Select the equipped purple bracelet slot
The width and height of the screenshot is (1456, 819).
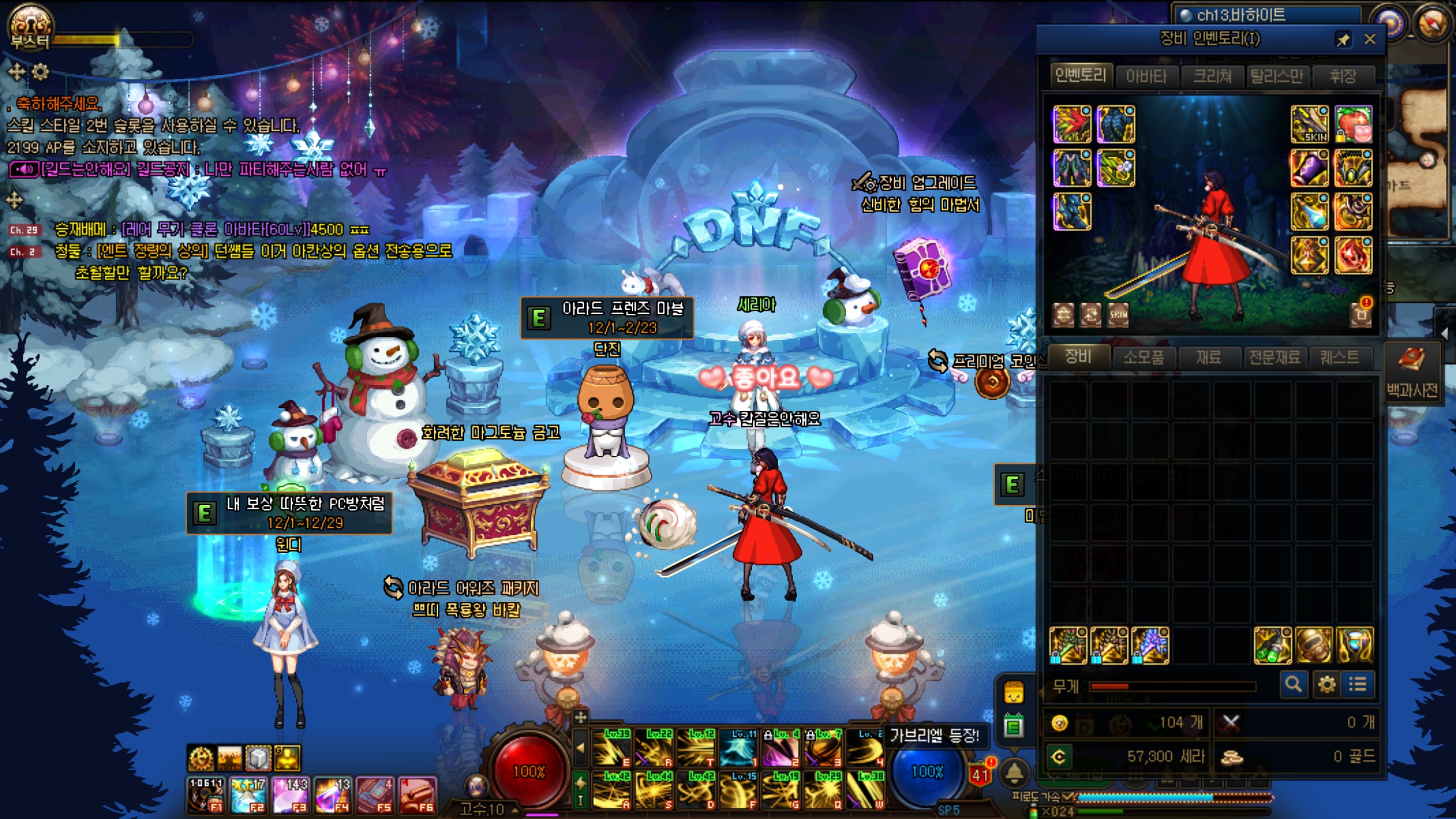1309,168
